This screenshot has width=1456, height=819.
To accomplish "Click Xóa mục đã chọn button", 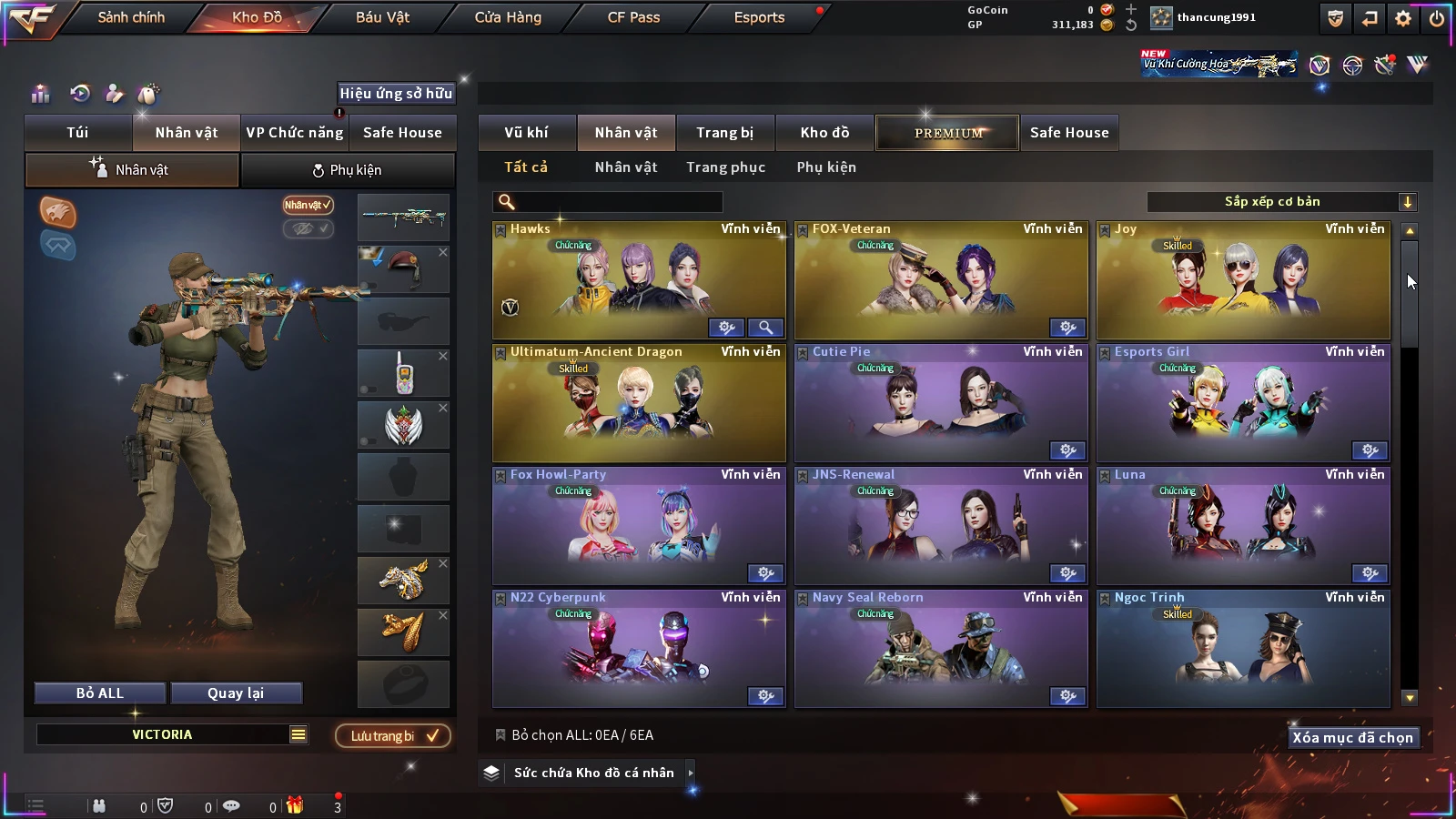I will (x=1352, y=738).
